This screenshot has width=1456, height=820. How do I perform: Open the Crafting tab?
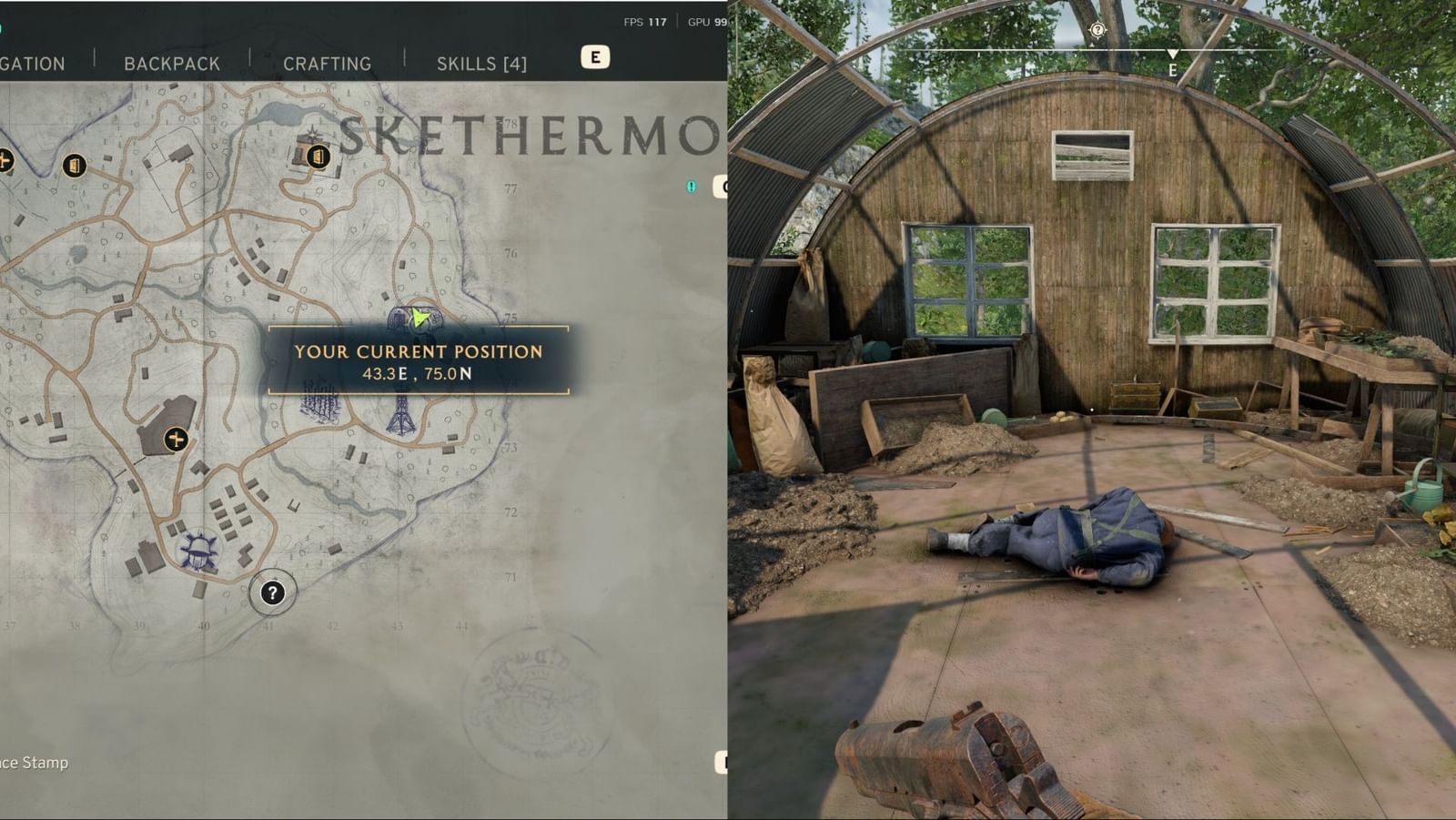coord(328,64)
